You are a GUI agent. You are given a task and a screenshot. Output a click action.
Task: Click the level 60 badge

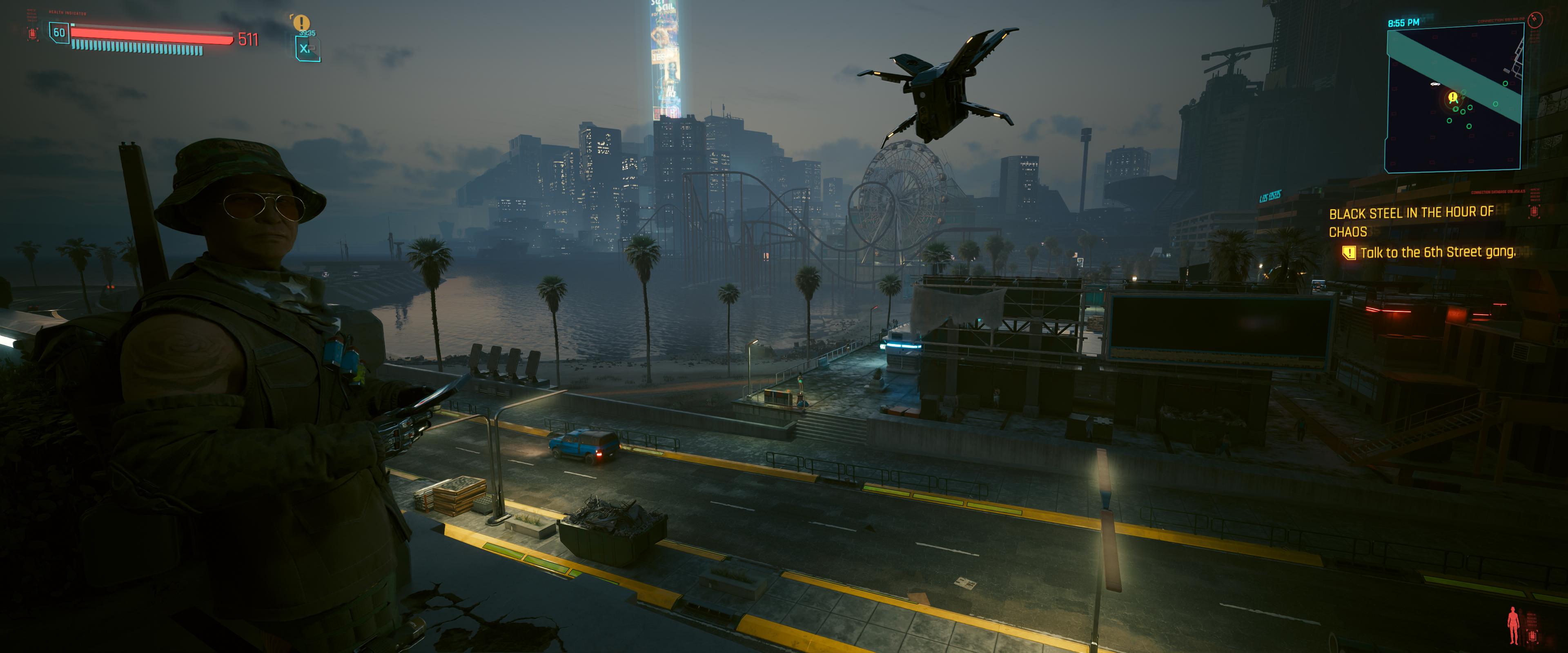coord(59,33)
